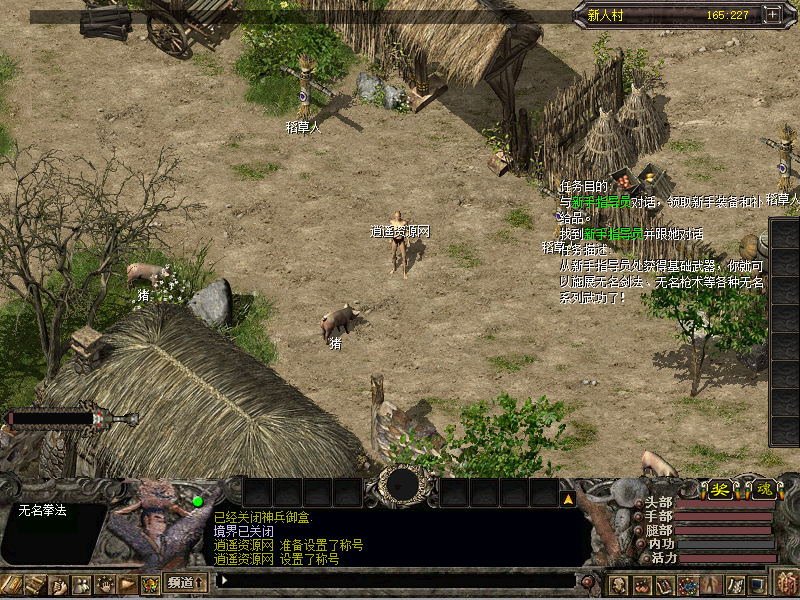
Task: Expand the minimap with the plus button
Action: click(772, 15)
